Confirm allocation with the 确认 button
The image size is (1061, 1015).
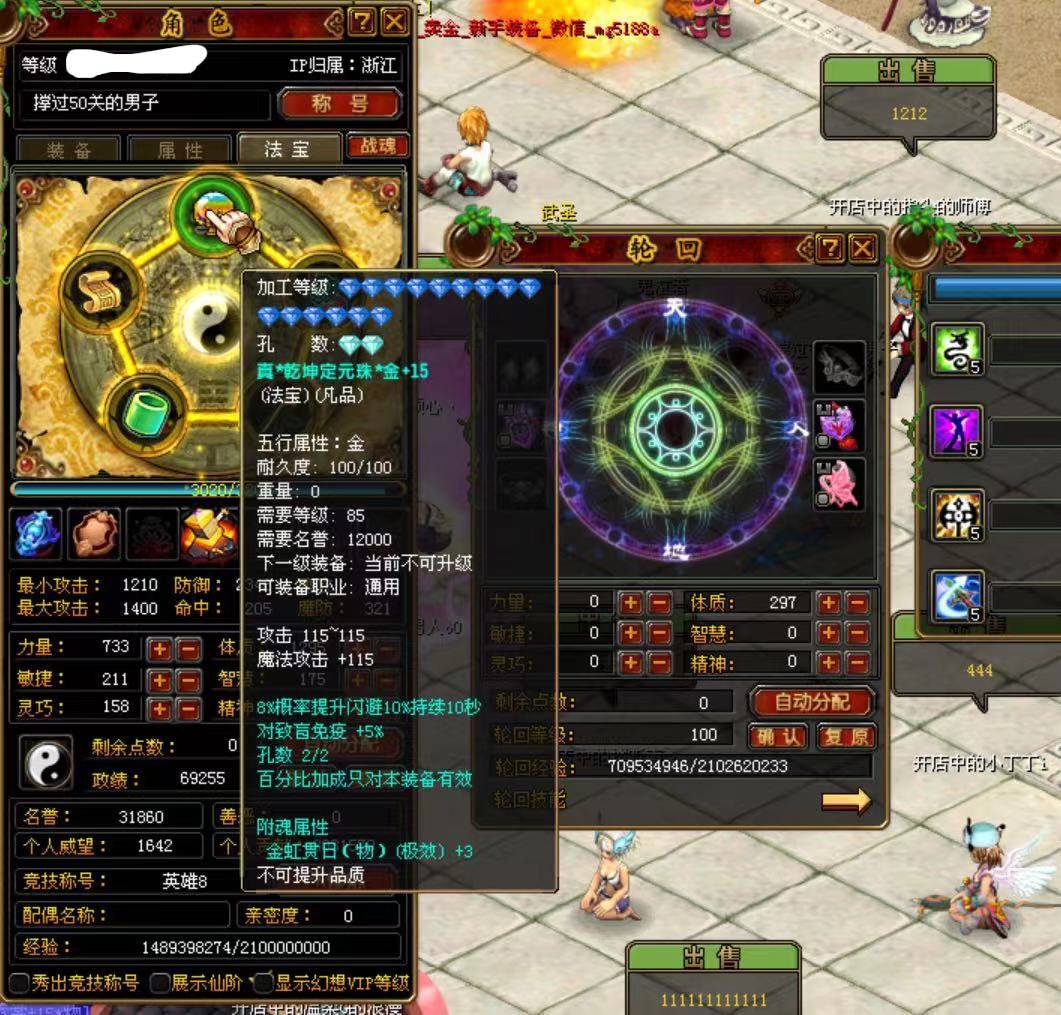[777, 737]
